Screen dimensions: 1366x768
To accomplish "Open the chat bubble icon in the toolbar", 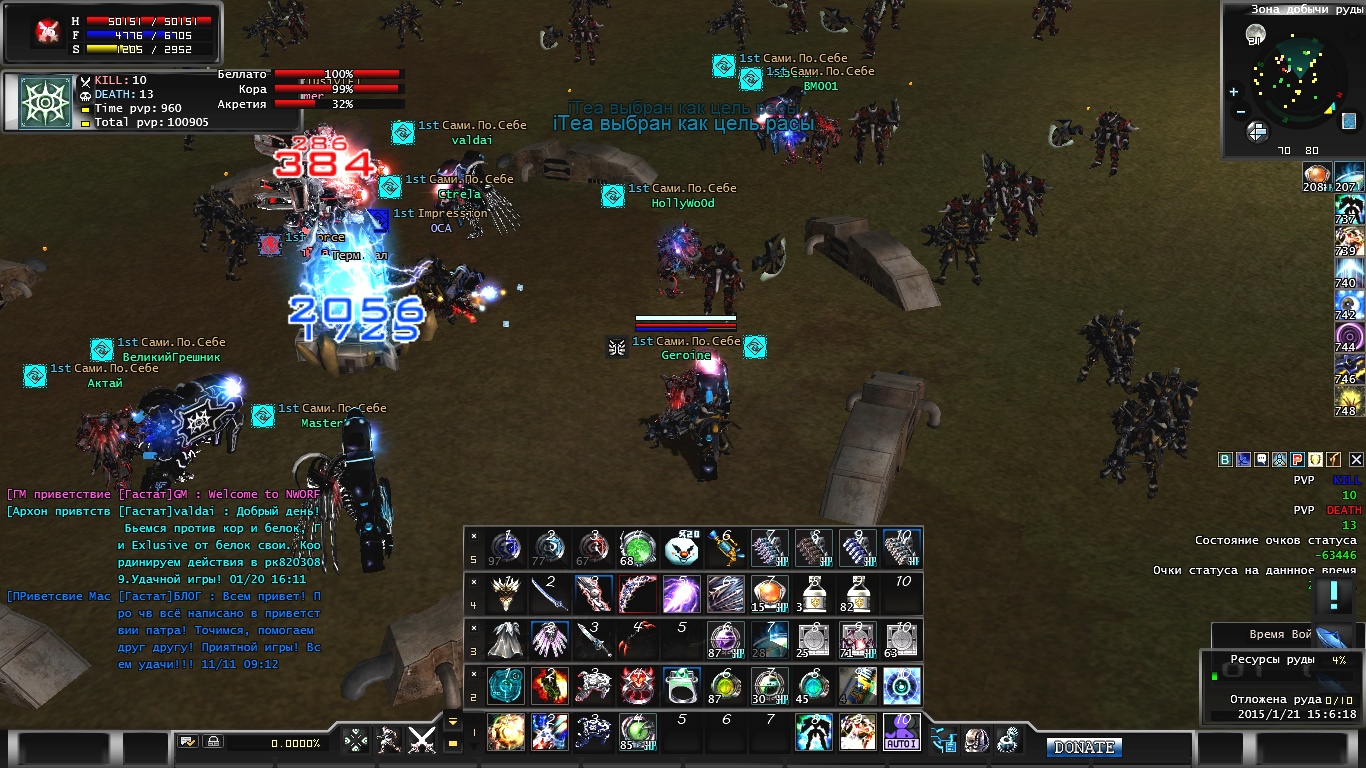I will tap(1261, 460).
